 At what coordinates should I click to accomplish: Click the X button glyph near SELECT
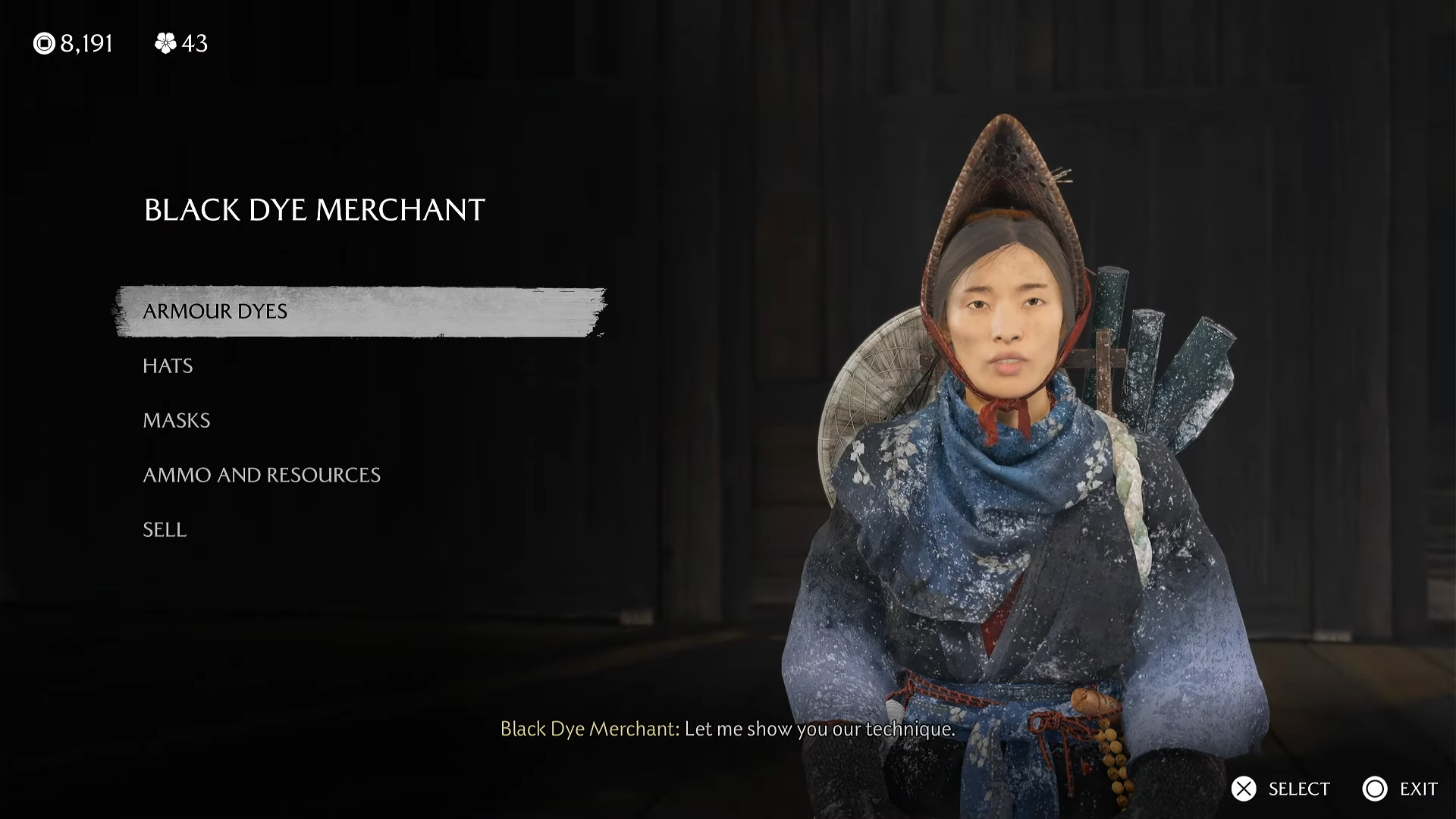coord(1244,789)
